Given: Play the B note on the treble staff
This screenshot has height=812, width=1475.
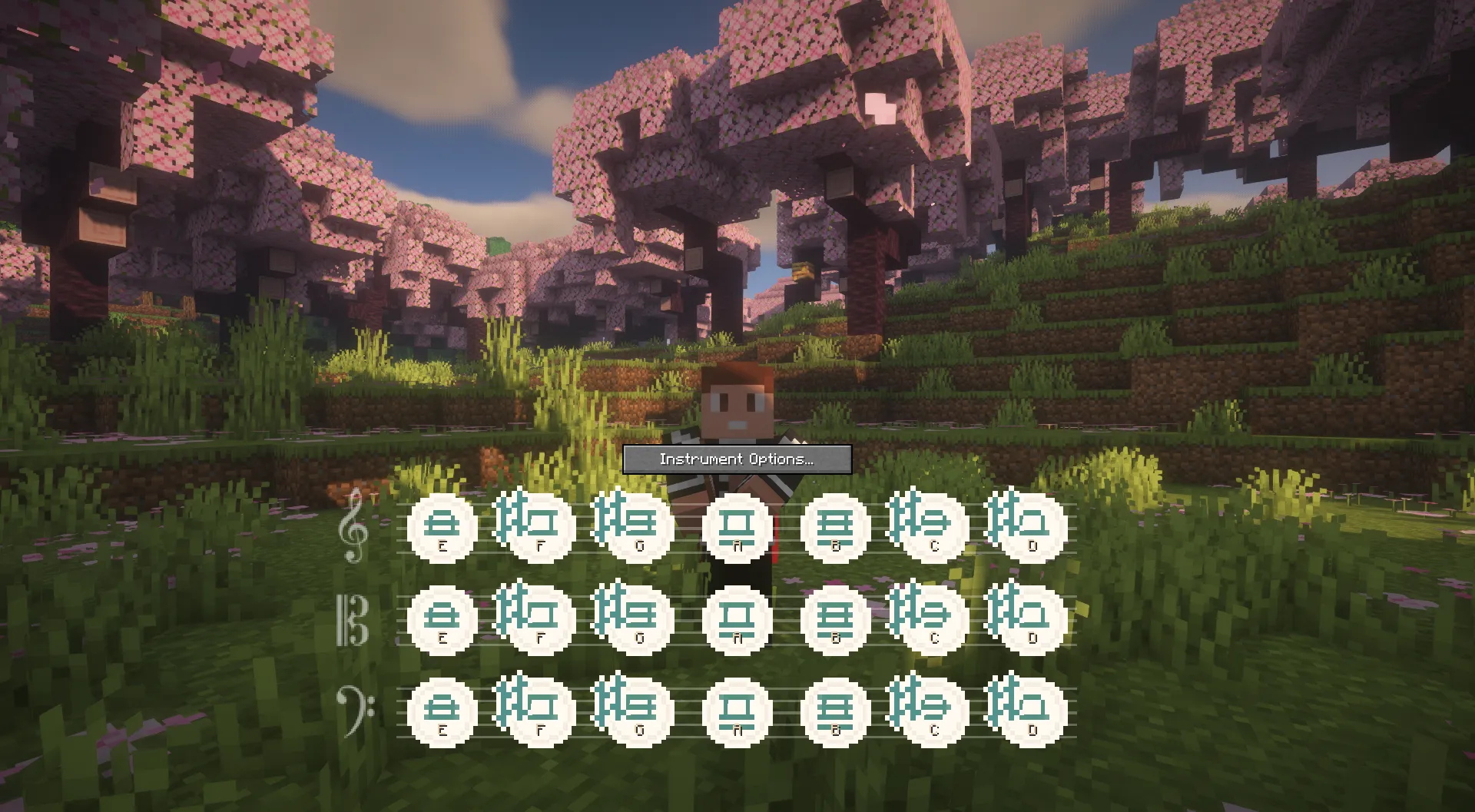Looking at the screenshot, I should click(x=835, y=527).
